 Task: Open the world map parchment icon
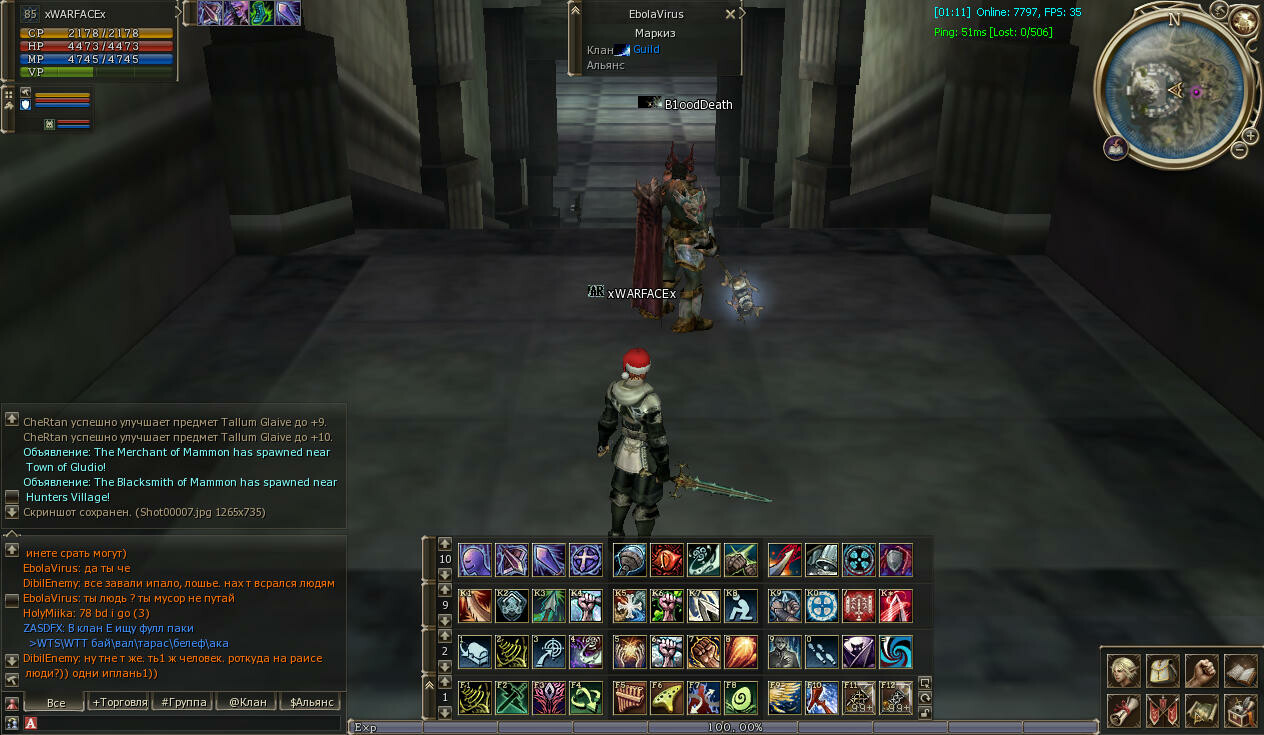(x=1202, y=710)
